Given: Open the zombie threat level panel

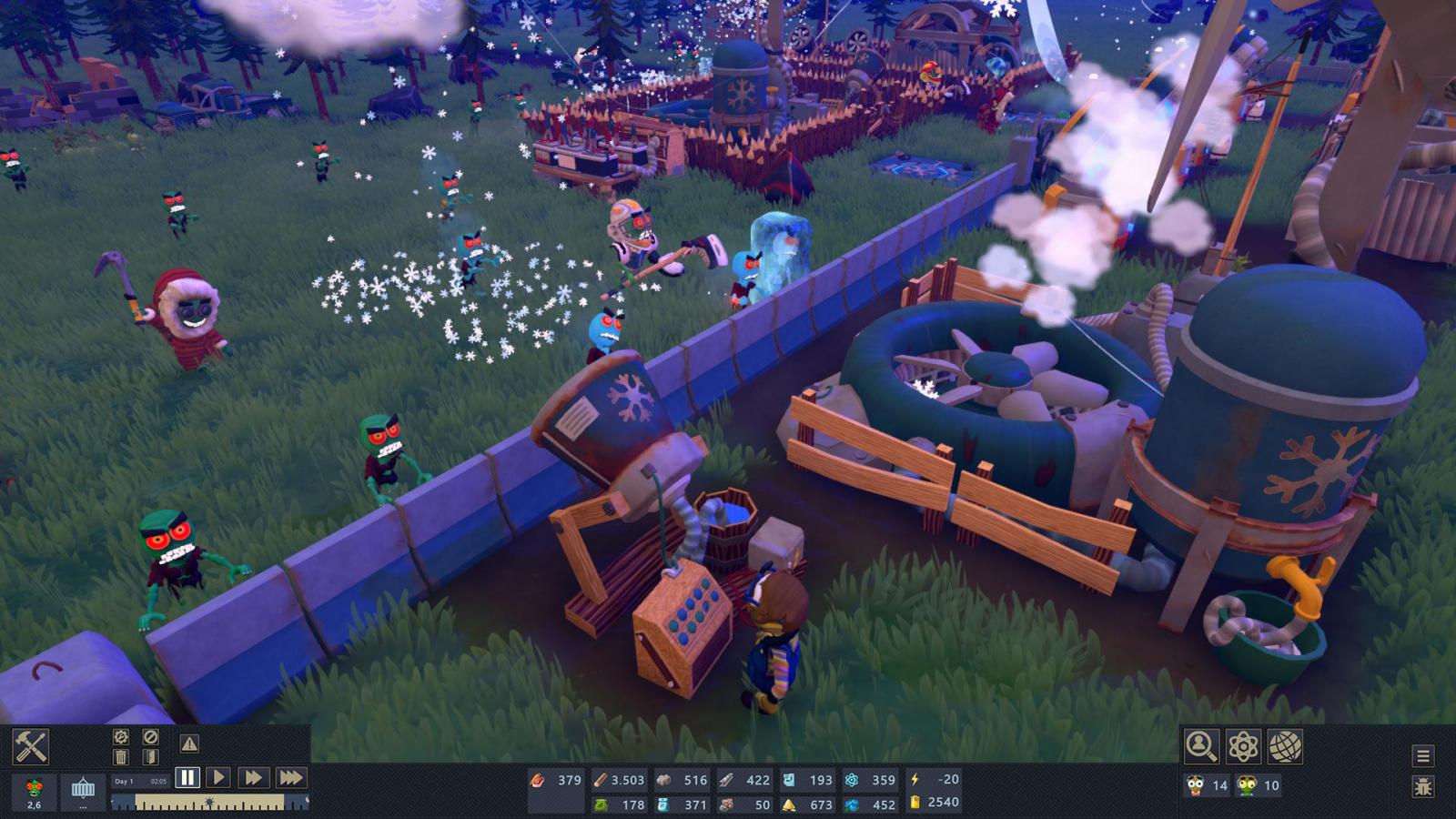Looking at the screenshot, I should pyautogui.click(x=35, y=791).
